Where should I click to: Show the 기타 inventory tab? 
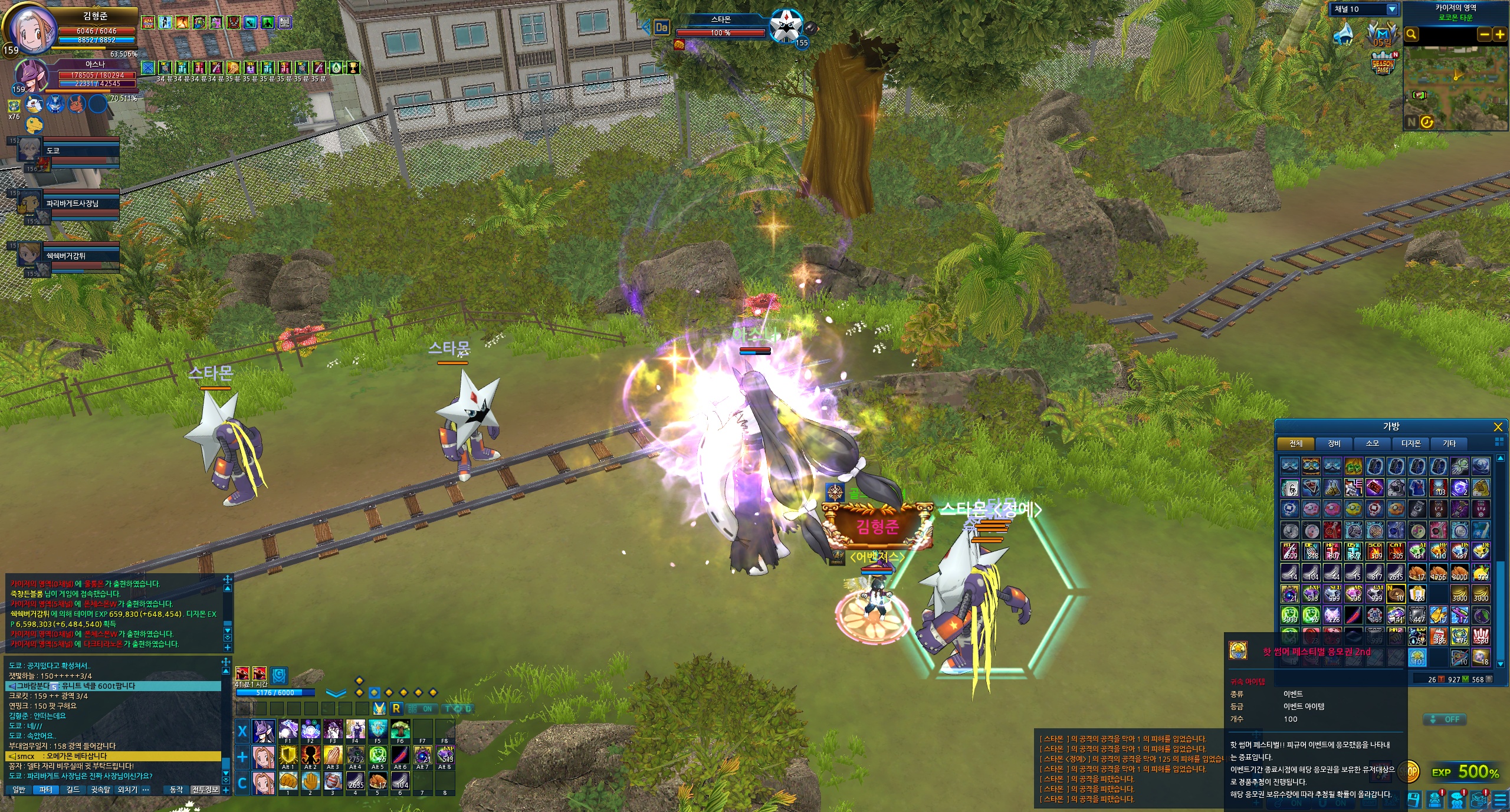[1449, 443]
